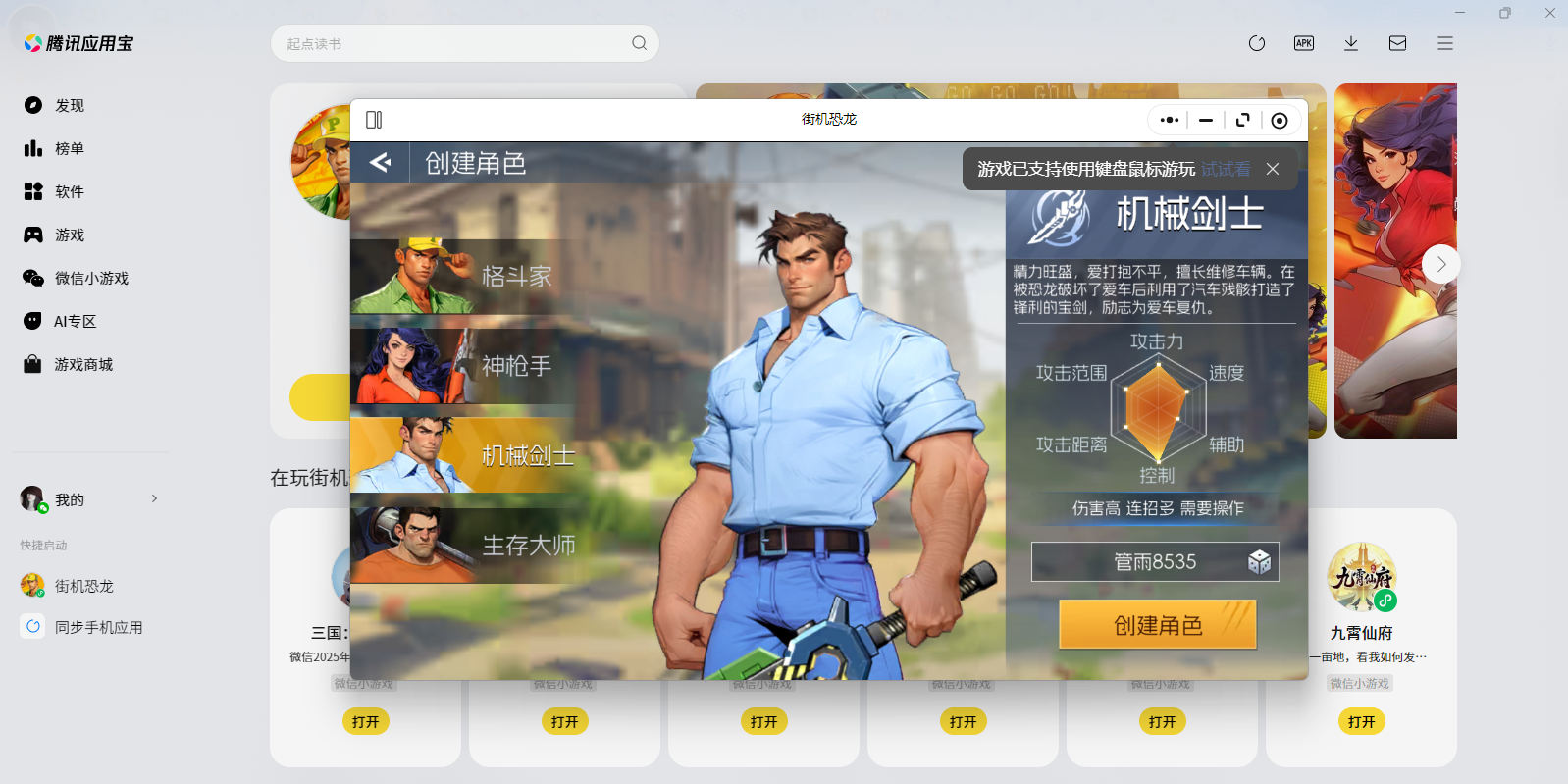This screenshot has width=1568, height=784.
Task: Open the download manager icon
Action: (1351, 43)
